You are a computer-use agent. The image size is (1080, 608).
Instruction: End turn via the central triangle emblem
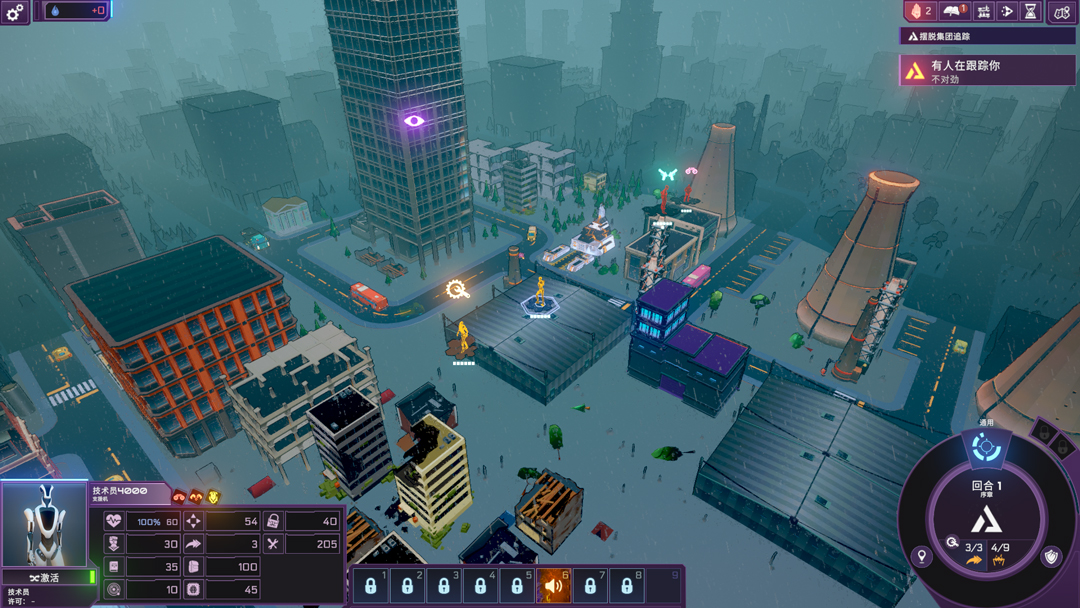pos(987,519)
